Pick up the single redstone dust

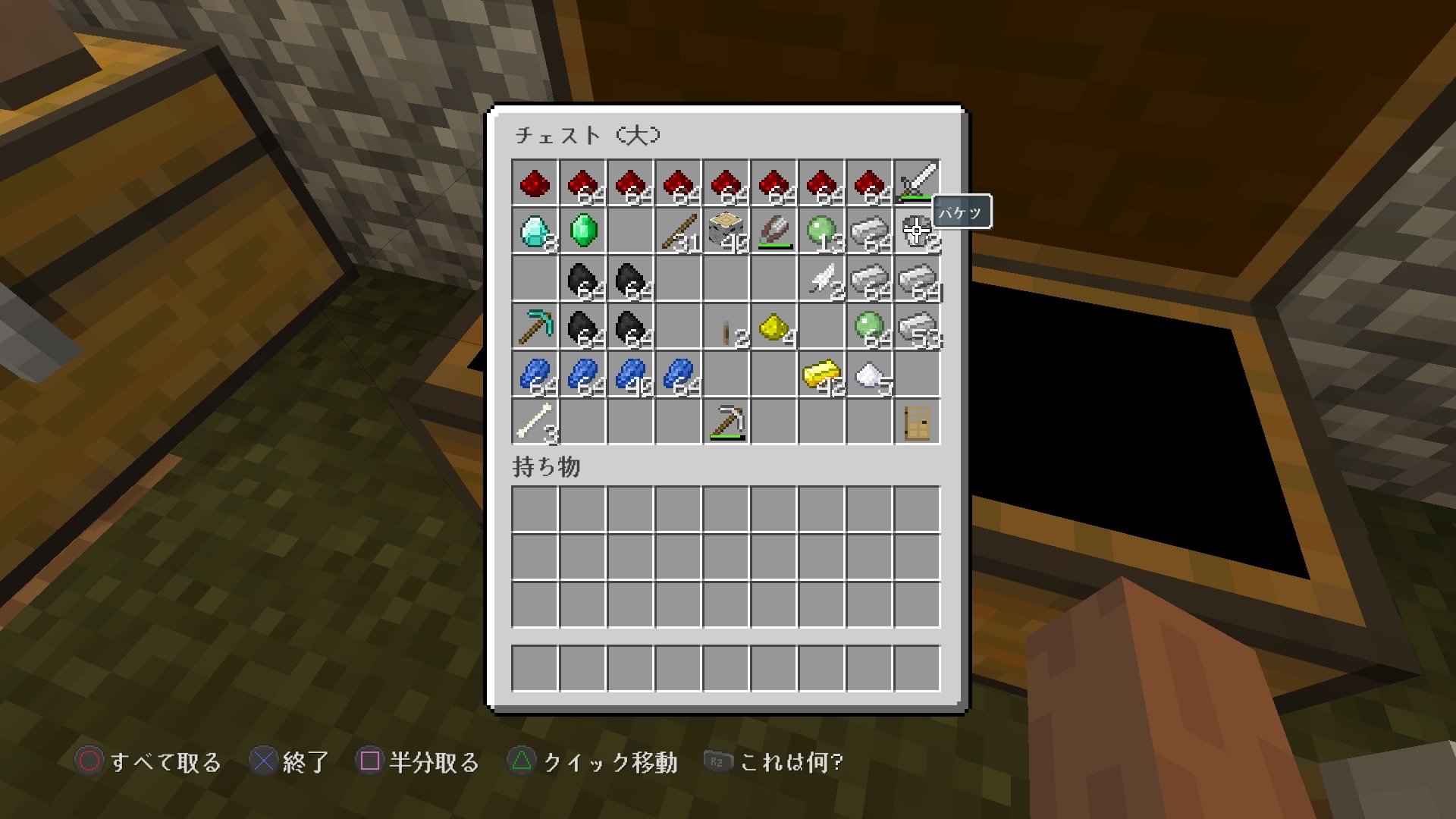pos(535,183)
